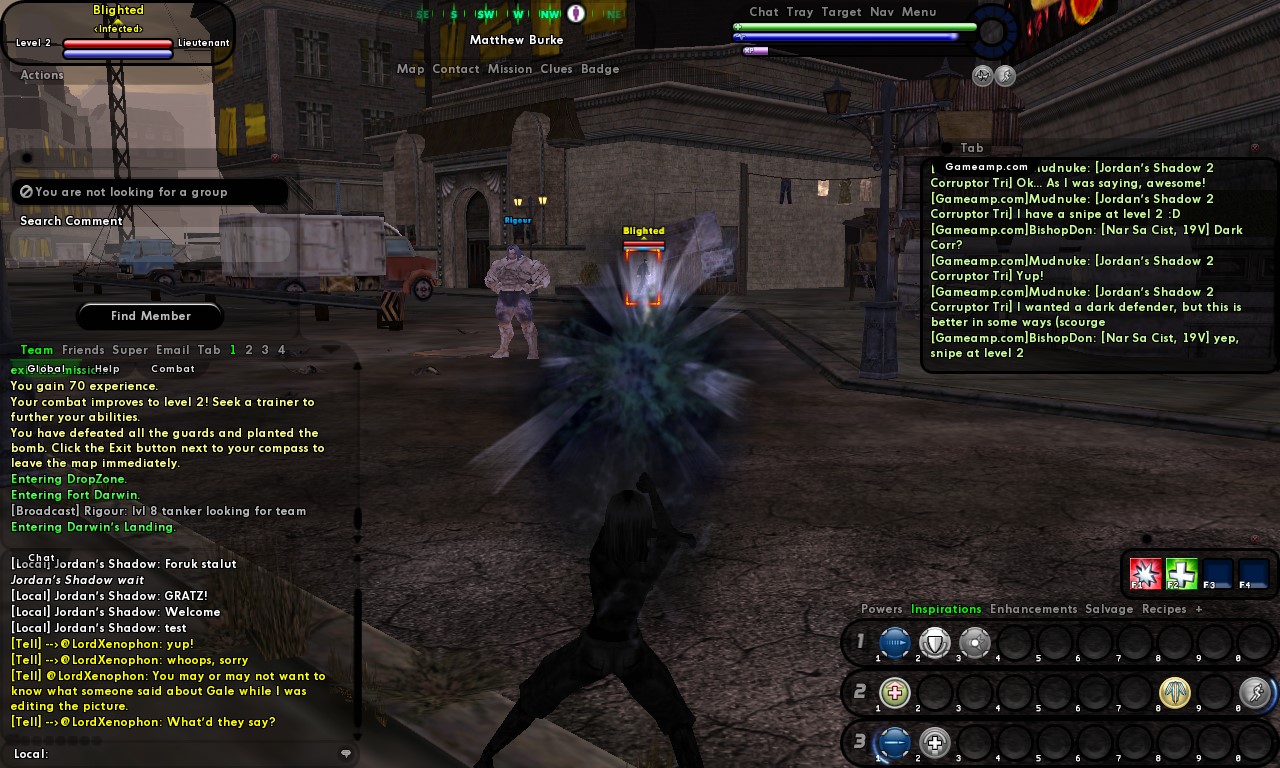
Task: Activate the shield power in tray one
Action: [934, 643]
